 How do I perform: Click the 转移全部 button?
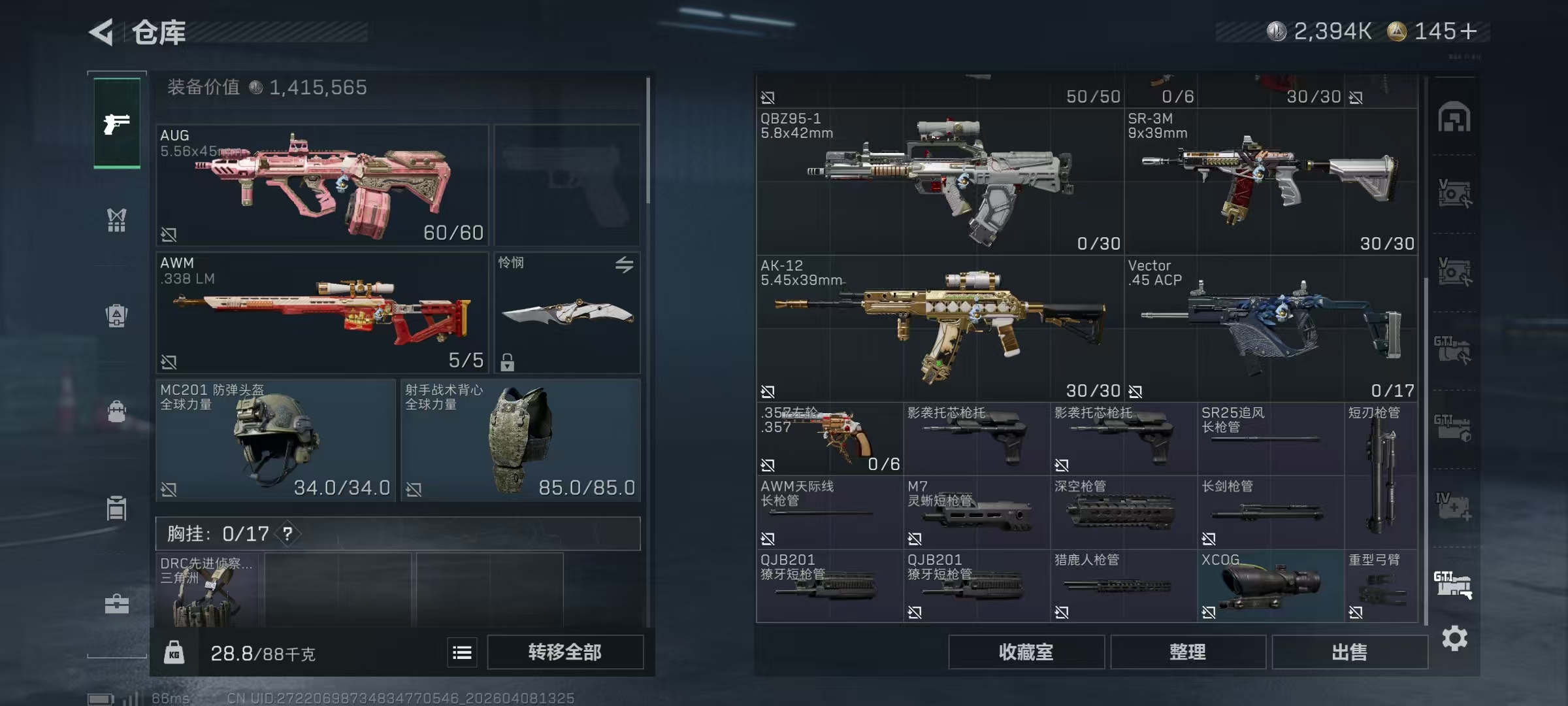(x=564, y=652)
